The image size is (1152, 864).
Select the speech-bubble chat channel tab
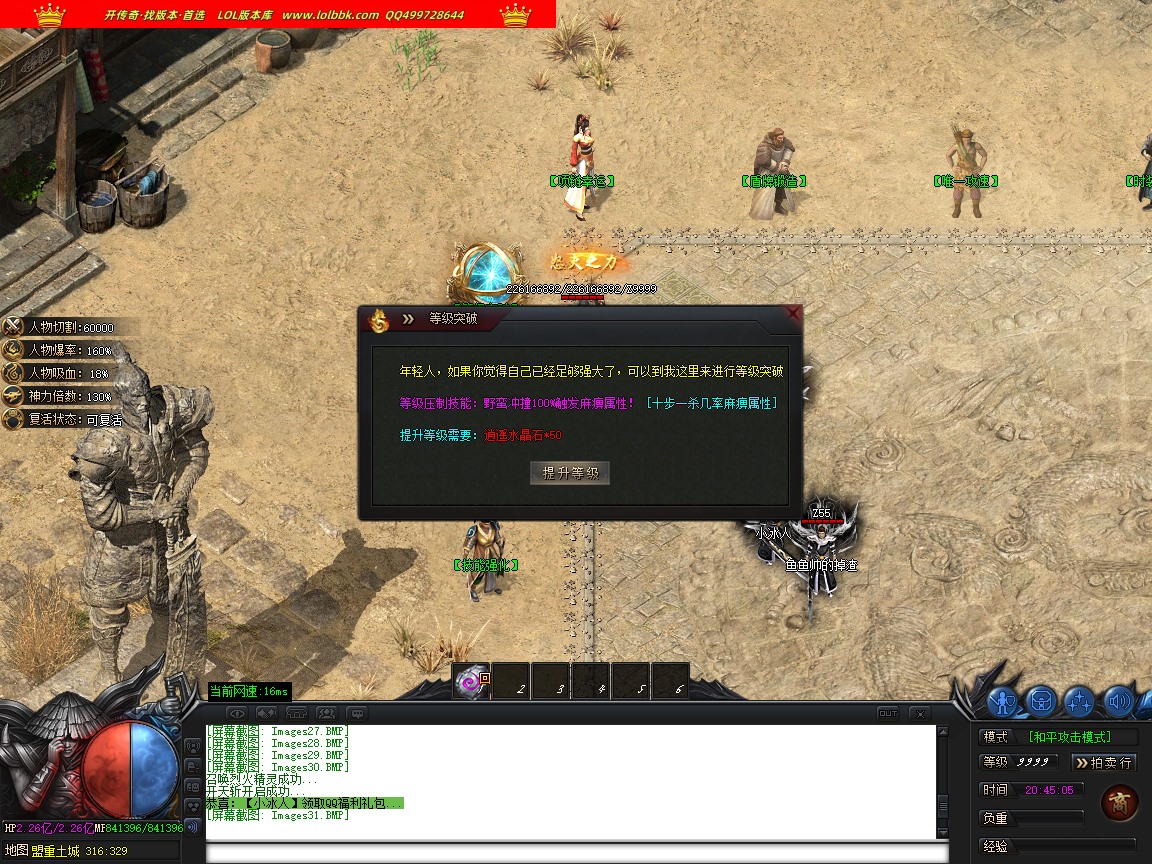(356, 714)
